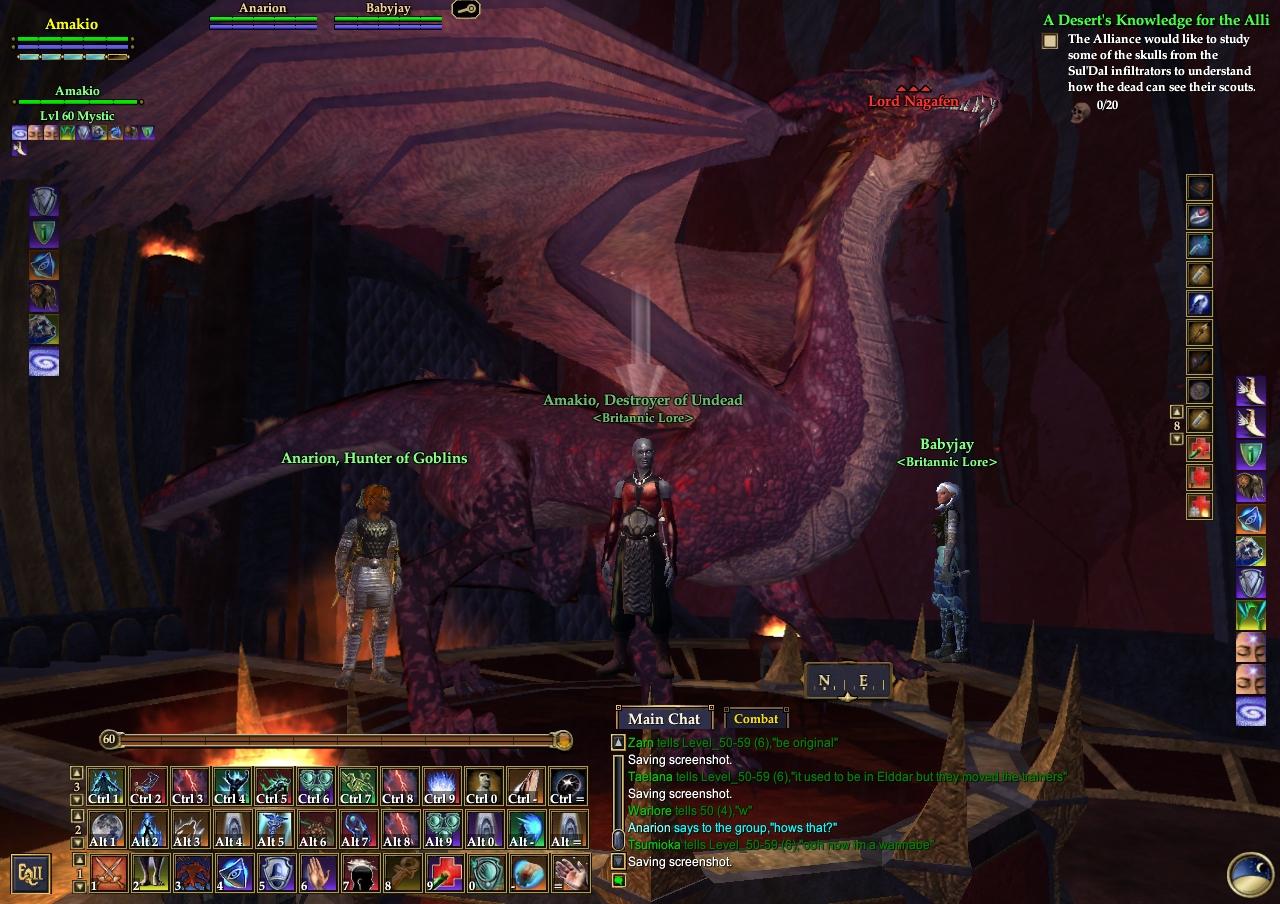Viewport: 1280px width, 904px height.
Task: Click the spiral buff icon on the left column
Action: (44, 362)
